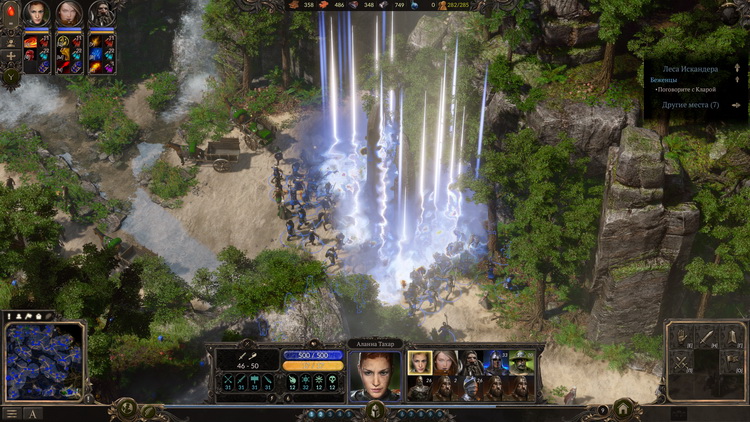Open the minimap view
The width and height of the screenshot is (750, 422).
pyautogui.click(x=43, y=360)
